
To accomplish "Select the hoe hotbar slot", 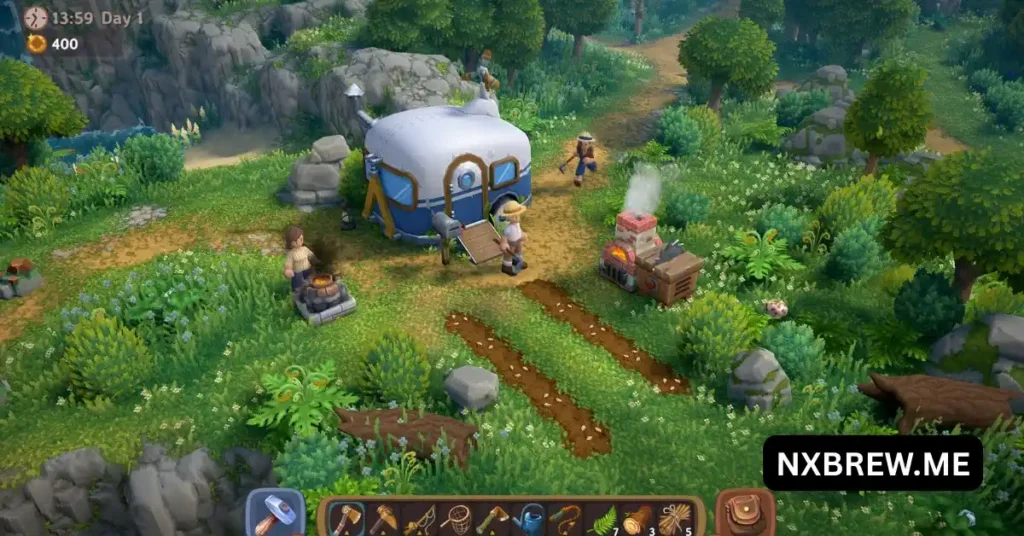I will pos(492,519).
